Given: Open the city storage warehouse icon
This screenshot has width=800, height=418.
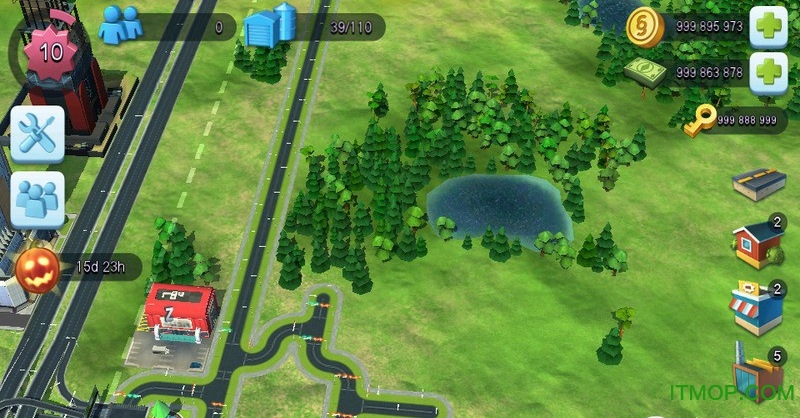Looking at the screenshot, I should point(270,26).
